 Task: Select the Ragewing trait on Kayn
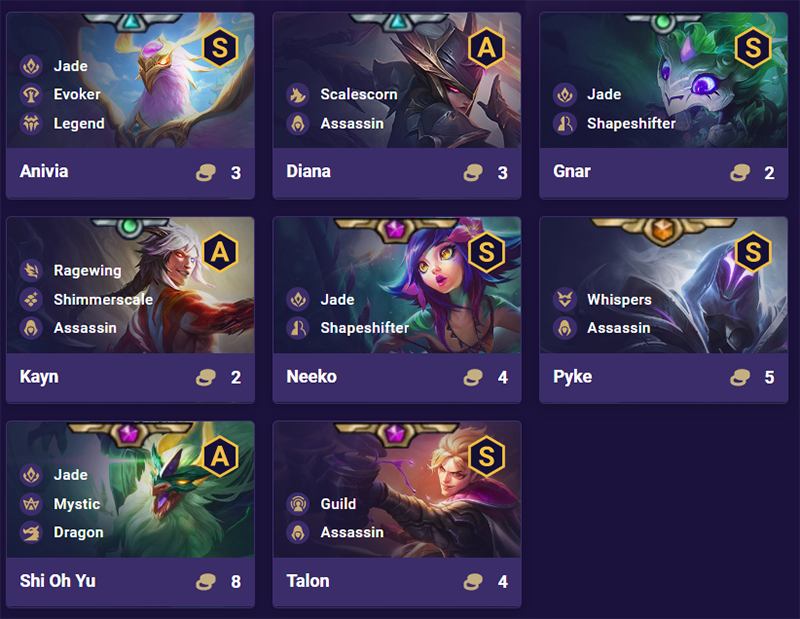pyautogui.click(x=87, y=270)
